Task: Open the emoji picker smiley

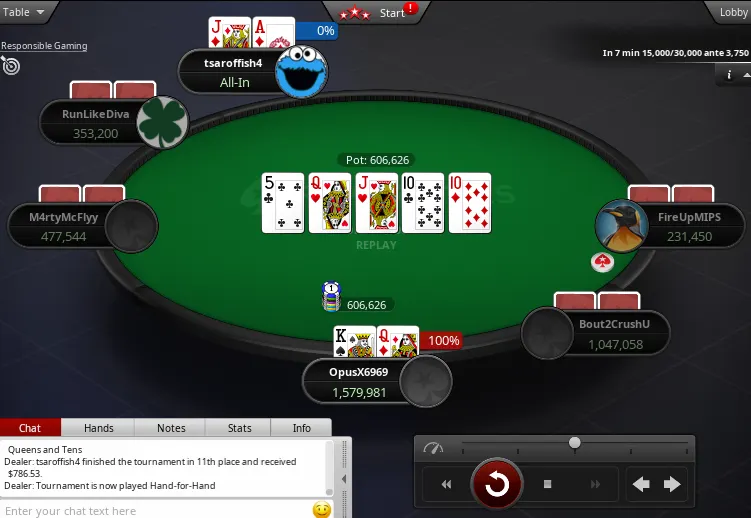Action: click(x=322, y=510)
